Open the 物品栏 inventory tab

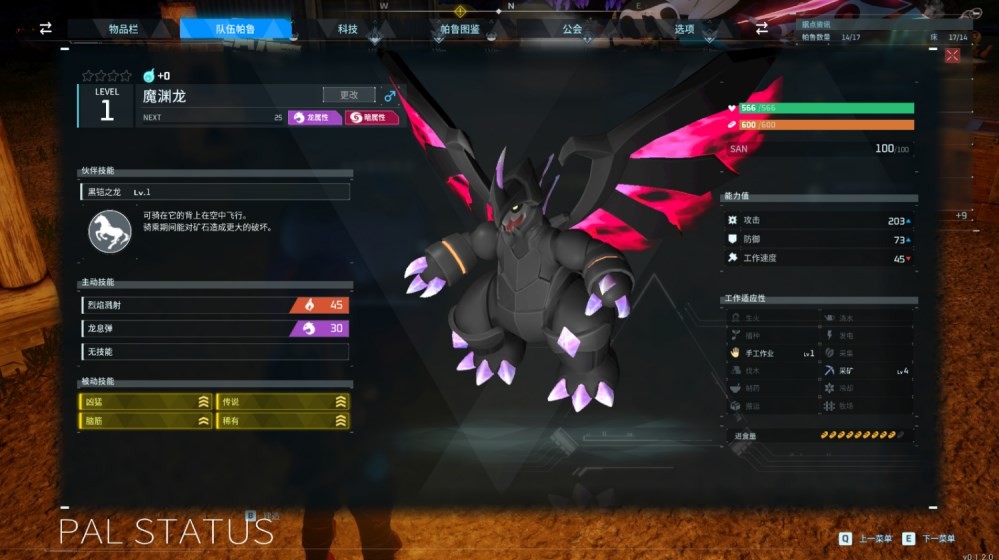point(124,29)
